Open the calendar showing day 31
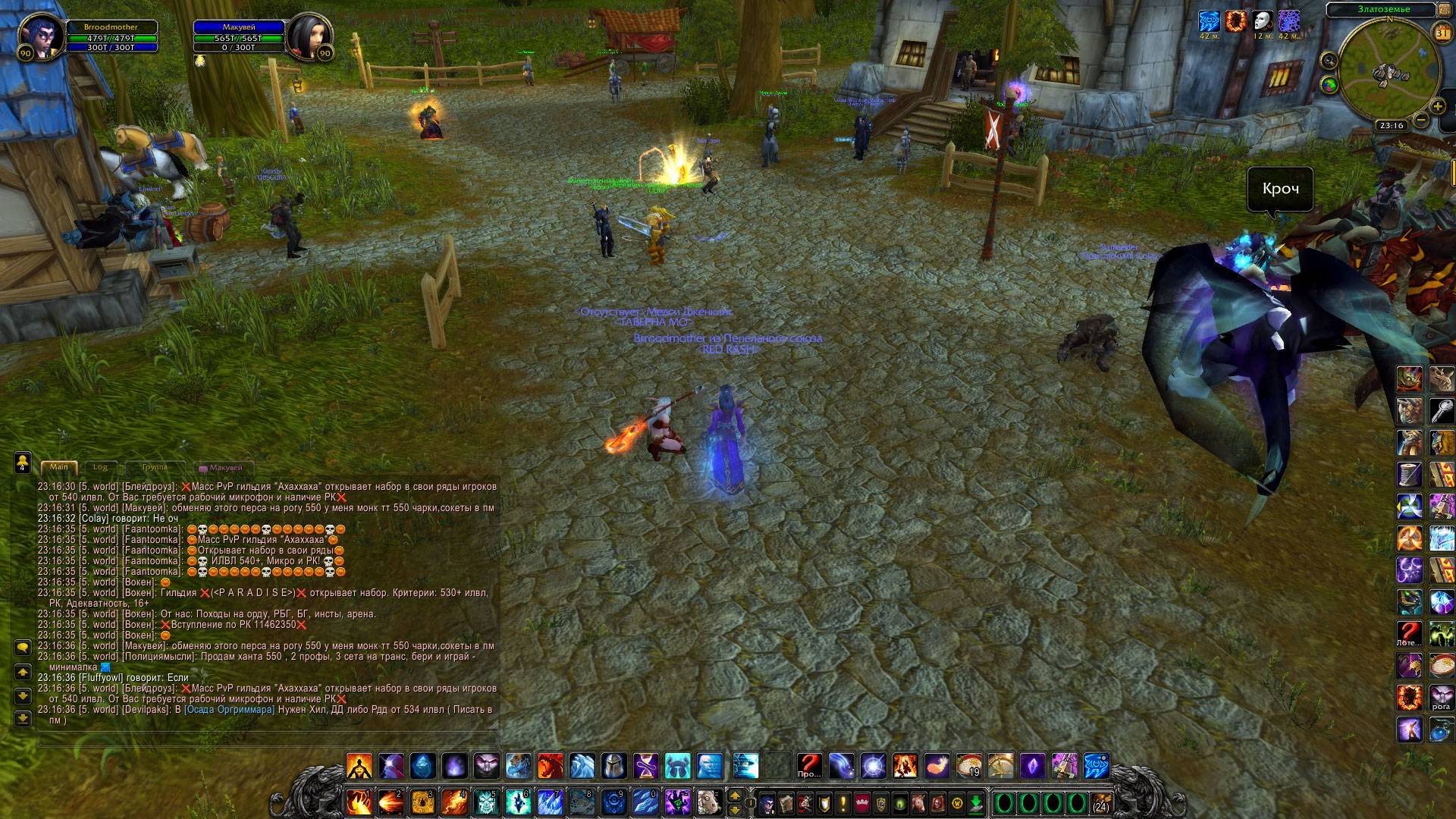 (1441, 33)
